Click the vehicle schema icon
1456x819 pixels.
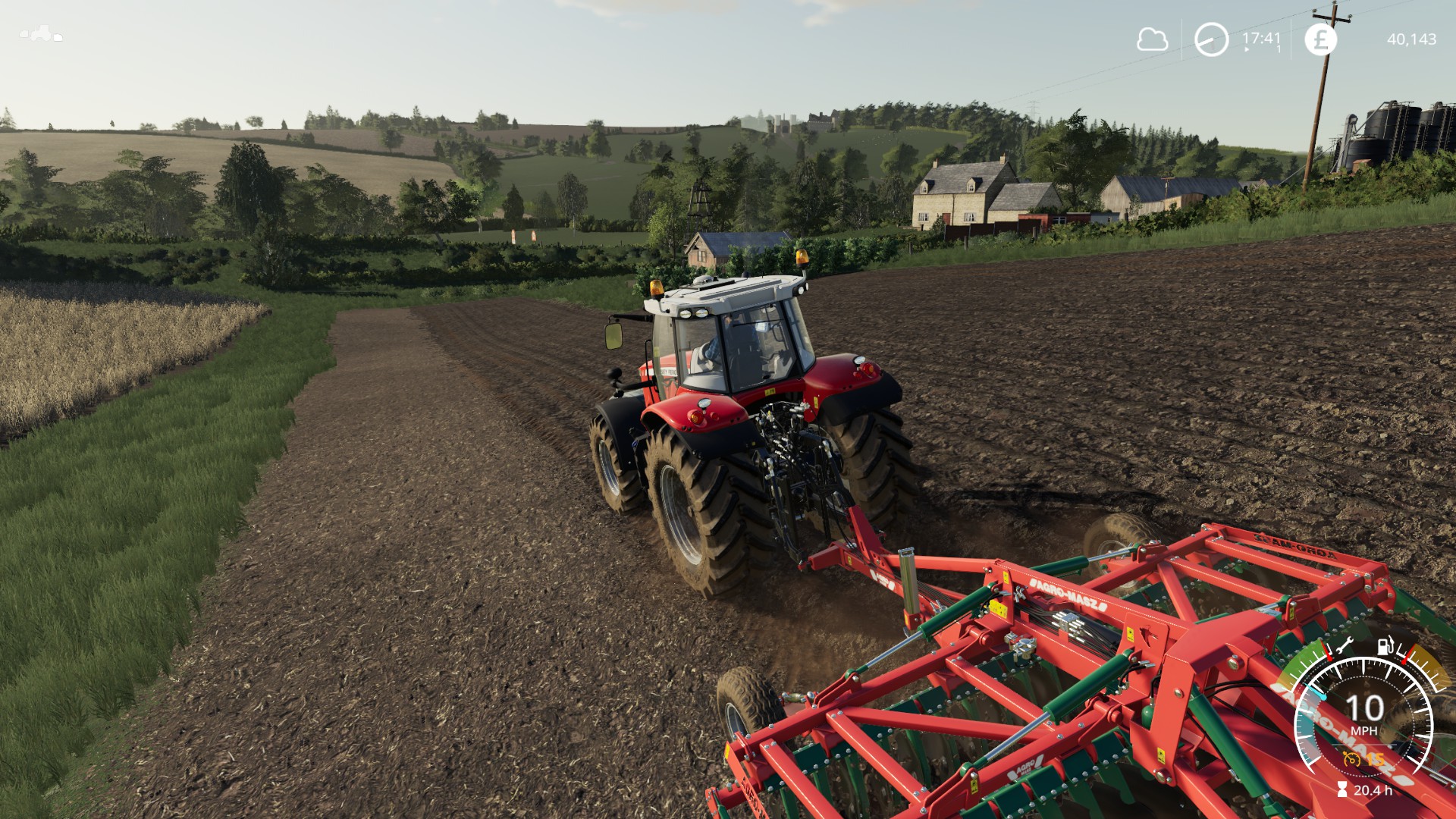(41, 34)
